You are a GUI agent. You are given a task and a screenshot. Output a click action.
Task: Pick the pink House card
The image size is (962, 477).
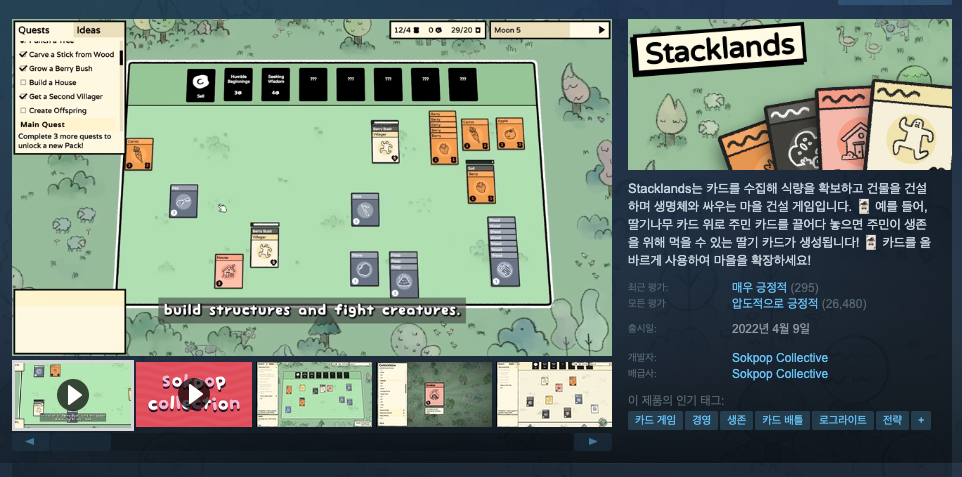pos(229,269)
